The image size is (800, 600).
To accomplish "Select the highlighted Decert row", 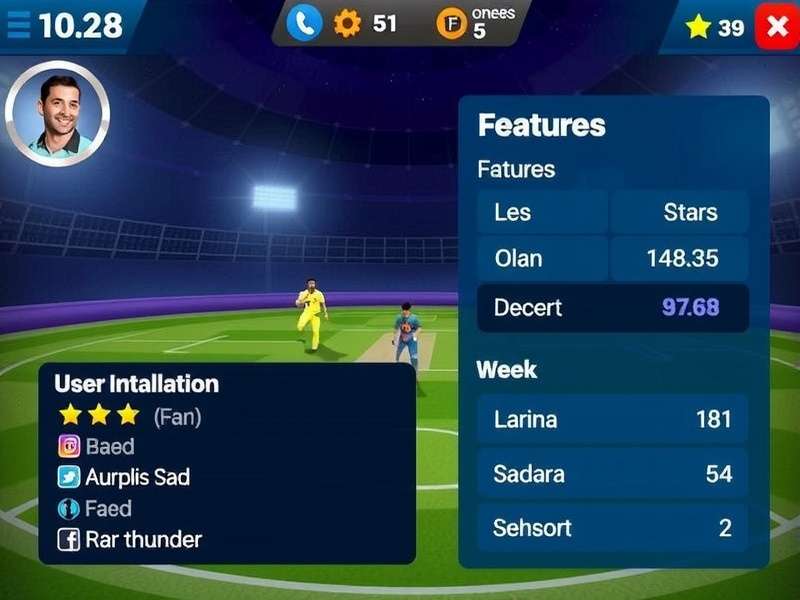I will pos(612,307).
